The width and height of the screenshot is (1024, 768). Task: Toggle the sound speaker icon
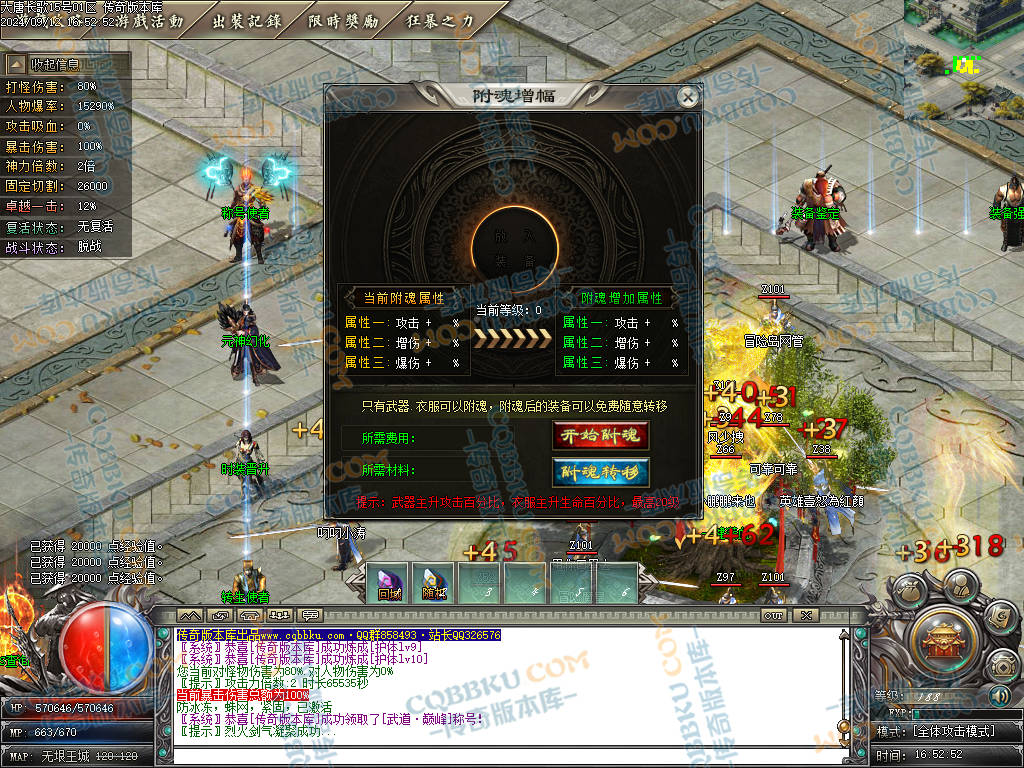coord(999,695)
